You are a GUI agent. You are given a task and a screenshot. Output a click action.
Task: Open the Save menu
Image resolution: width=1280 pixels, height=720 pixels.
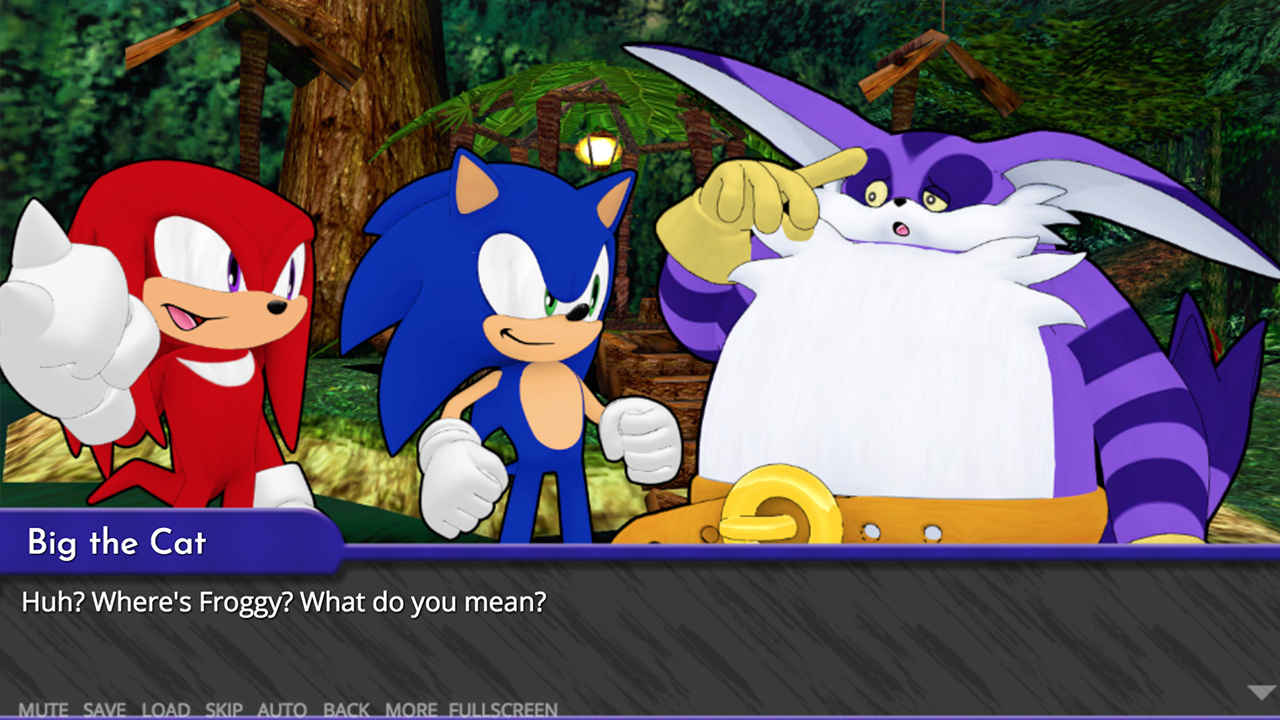tap(104, 710)
